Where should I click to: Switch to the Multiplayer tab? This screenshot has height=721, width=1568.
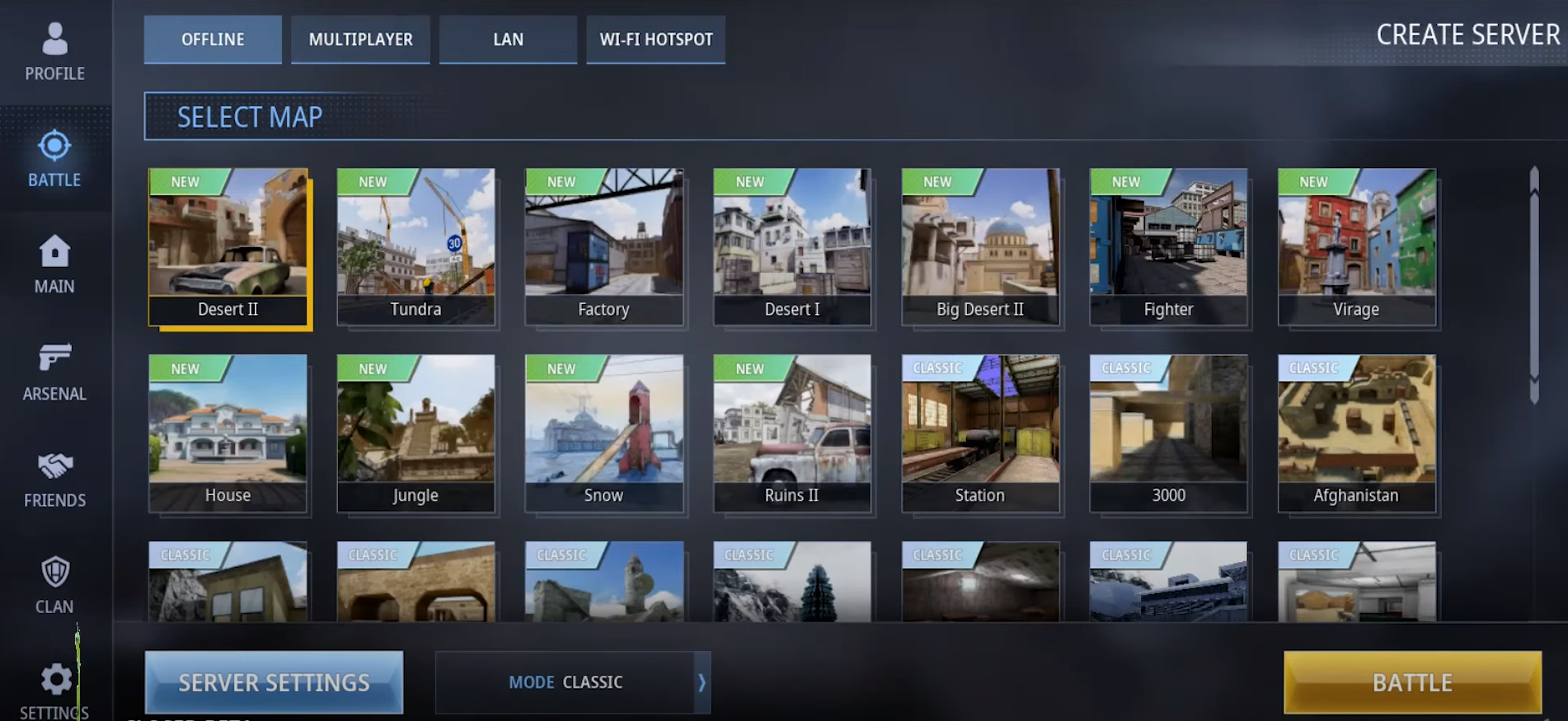click(x=360, y=40)
